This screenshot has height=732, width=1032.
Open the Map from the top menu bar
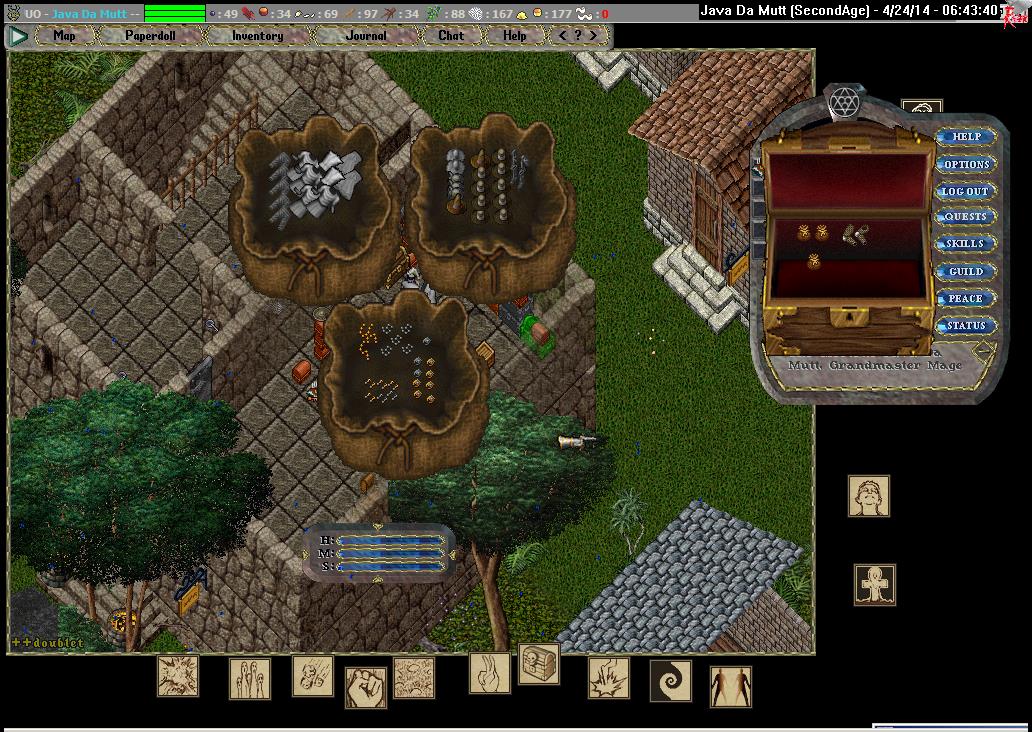64,35
